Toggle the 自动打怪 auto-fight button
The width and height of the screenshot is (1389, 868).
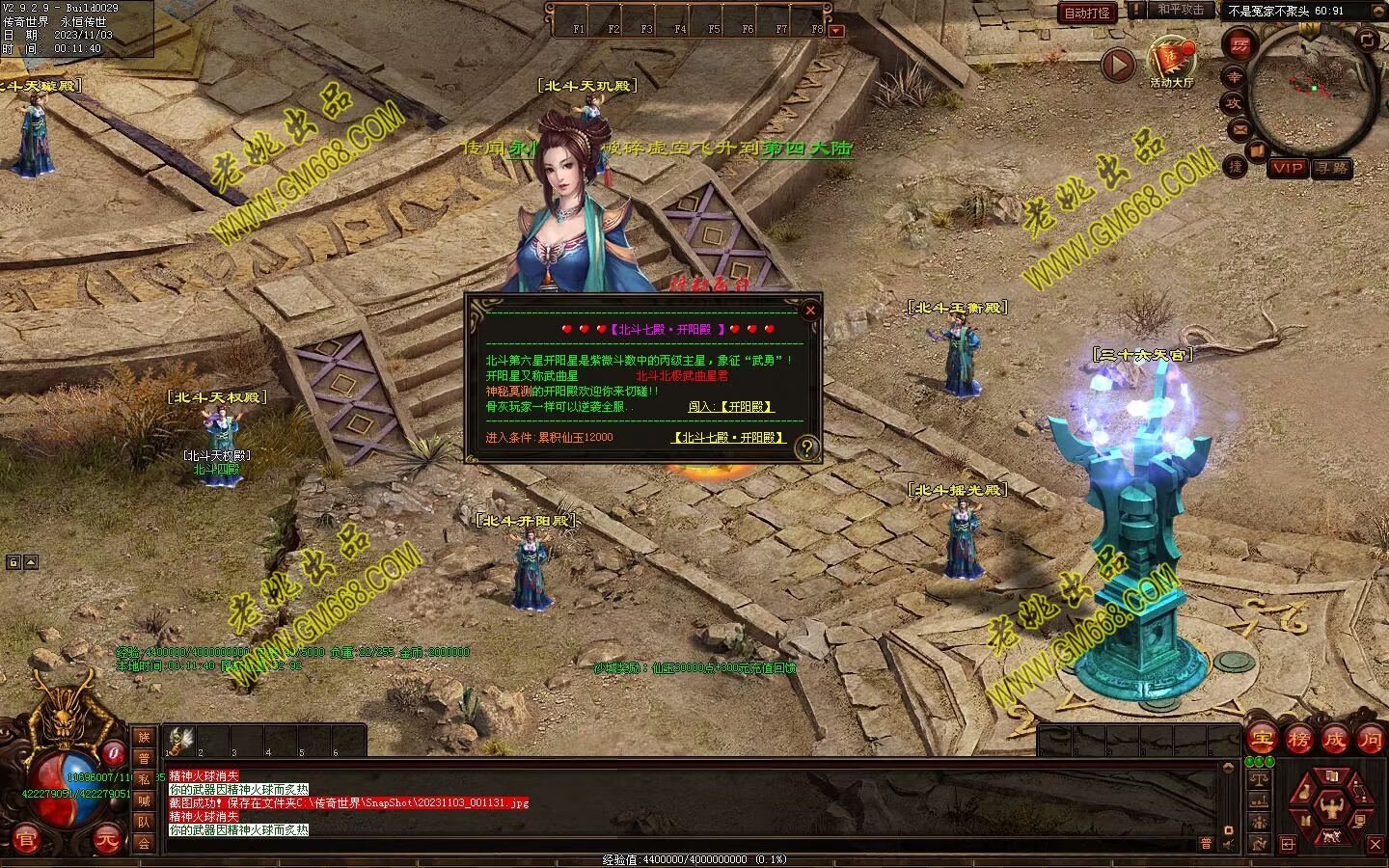(x=1087, y=13)
